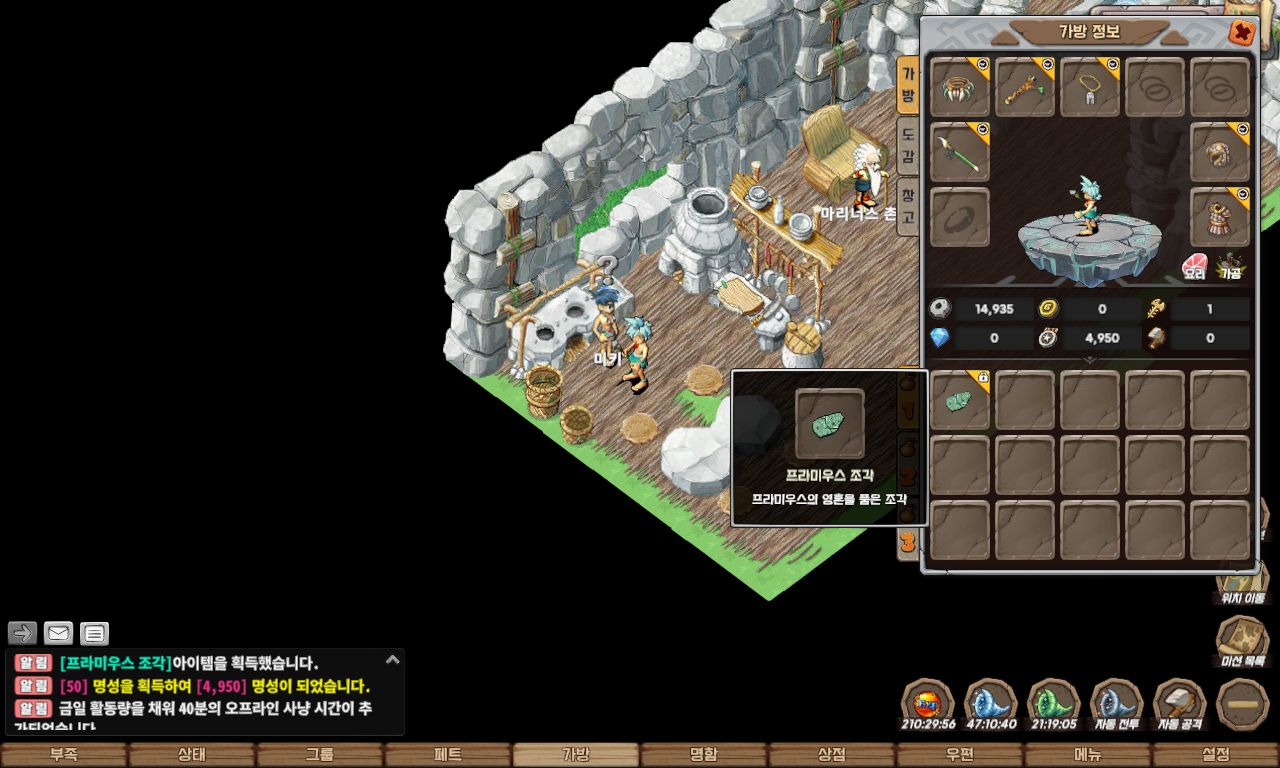The height and width of the screenshot is (768, 1280).
Task: Open the 부족 tribe menu
Action: click(x=64, y=755)
